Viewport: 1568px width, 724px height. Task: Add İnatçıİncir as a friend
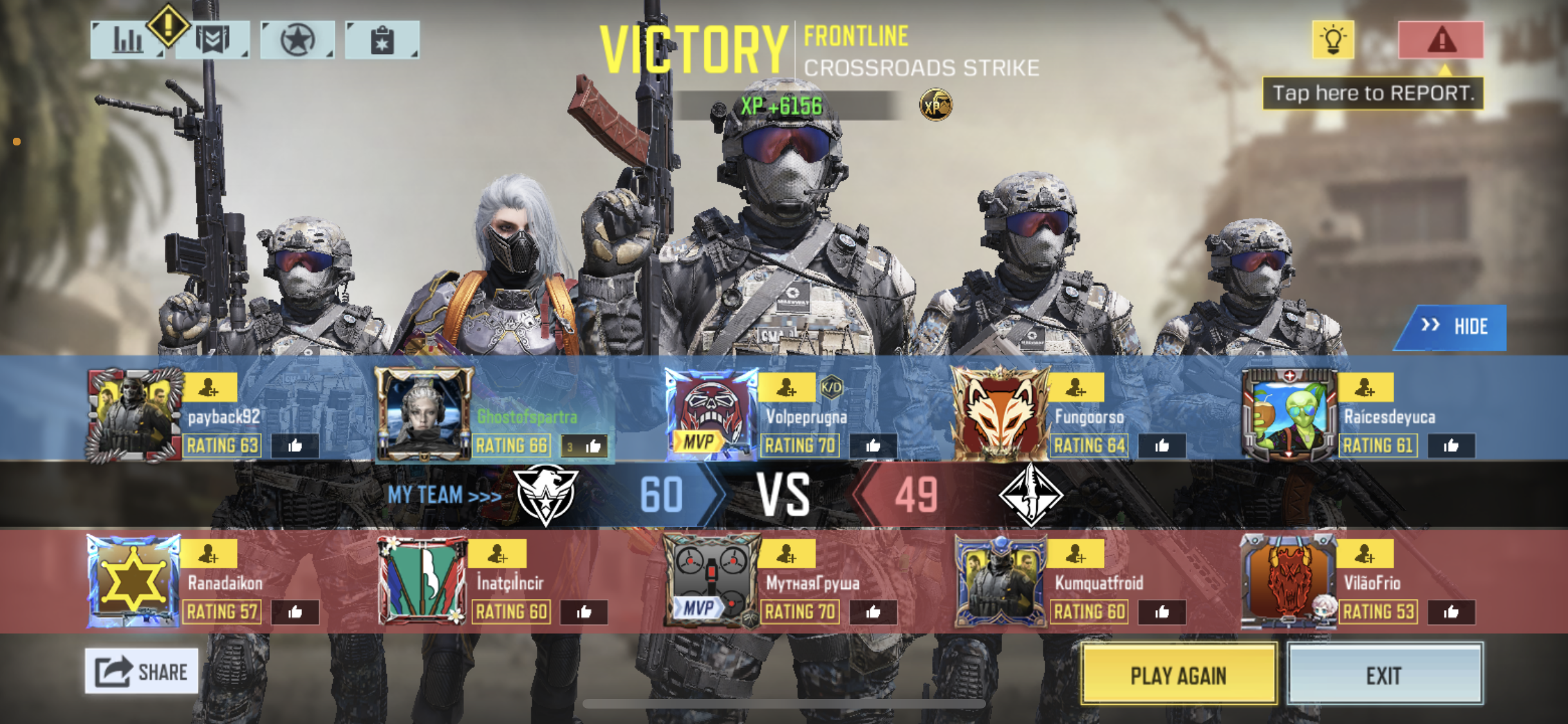[498, 553]
